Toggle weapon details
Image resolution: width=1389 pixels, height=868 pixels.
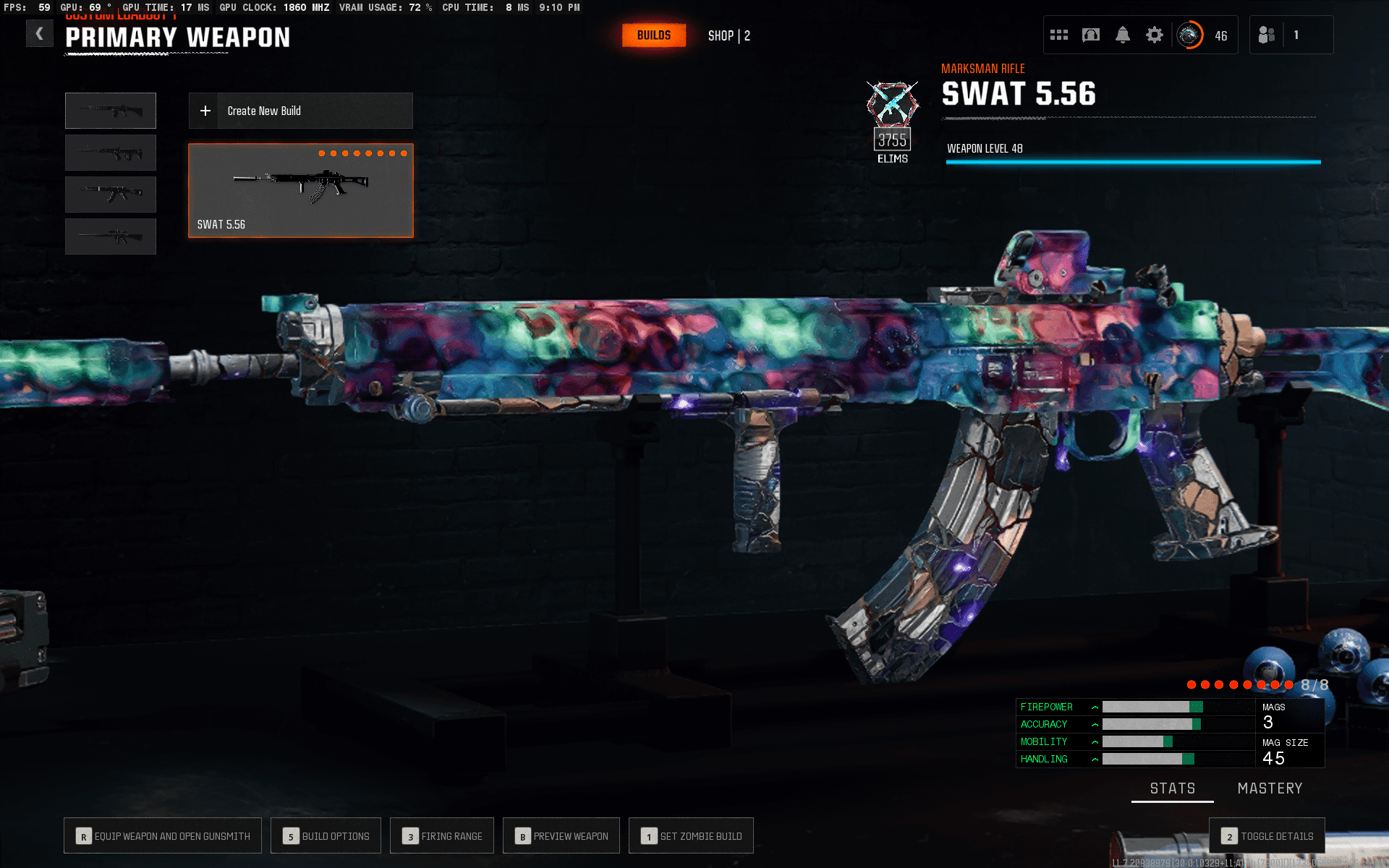tap(1267, 836)
